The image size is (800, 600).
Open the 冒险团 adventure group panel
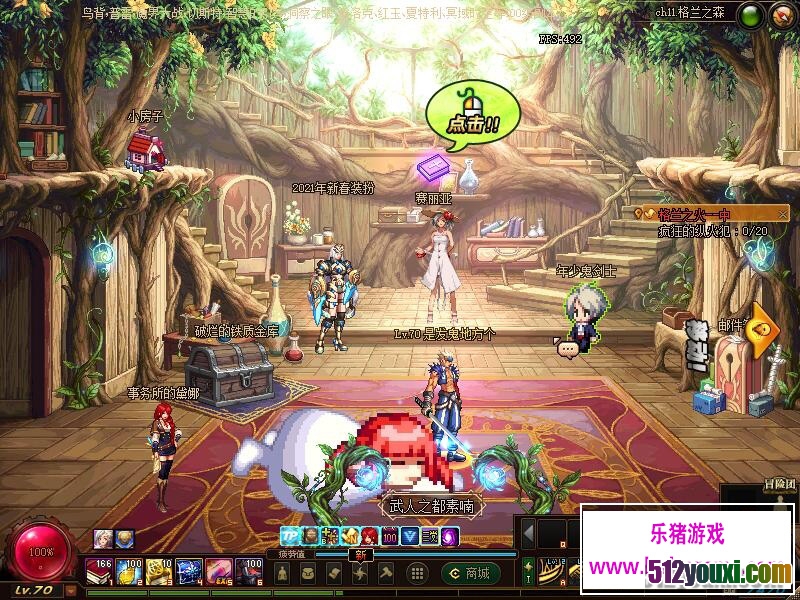pos(779,485)
